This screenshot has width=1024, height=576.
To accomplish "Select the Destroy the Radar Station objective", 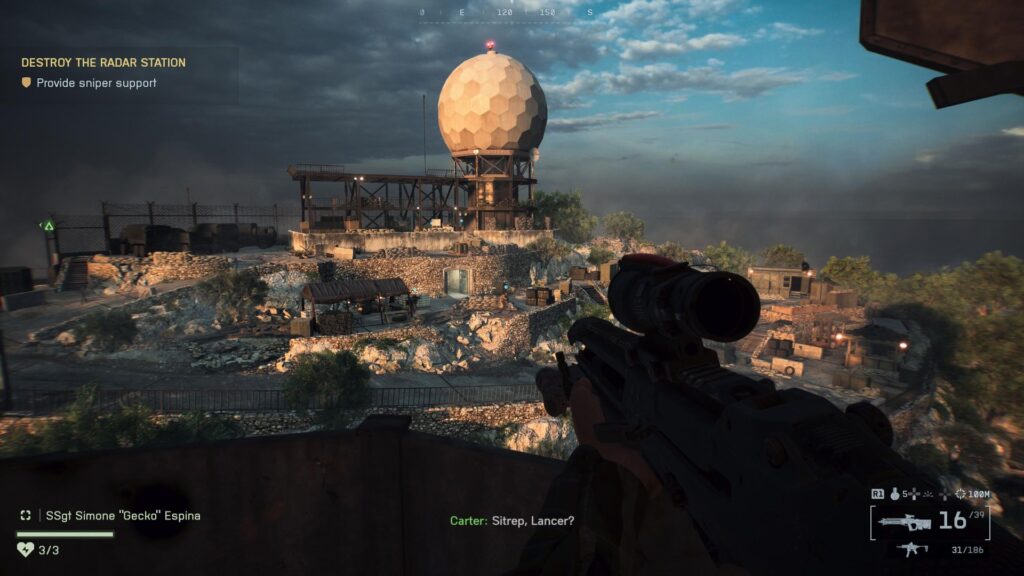I will pyautogui.click(x=103, y=63).
